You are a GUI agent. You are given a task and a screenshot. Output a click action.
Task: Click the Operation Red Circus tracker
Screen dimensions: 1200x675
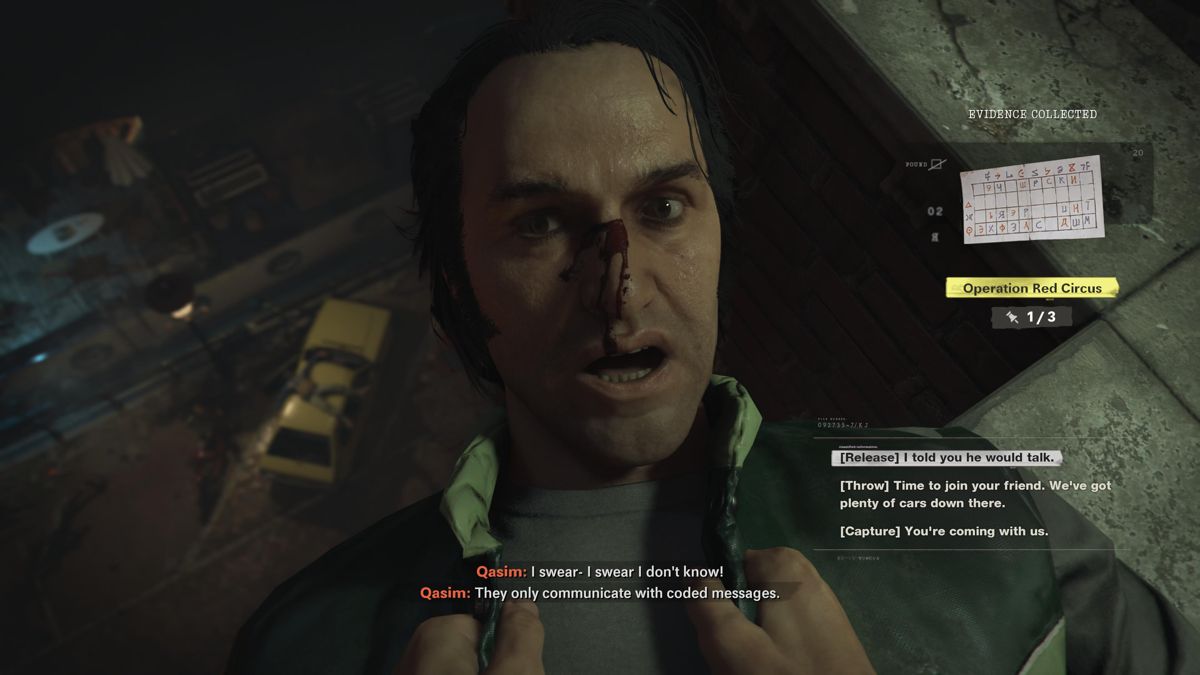[x=1031, y=288]
